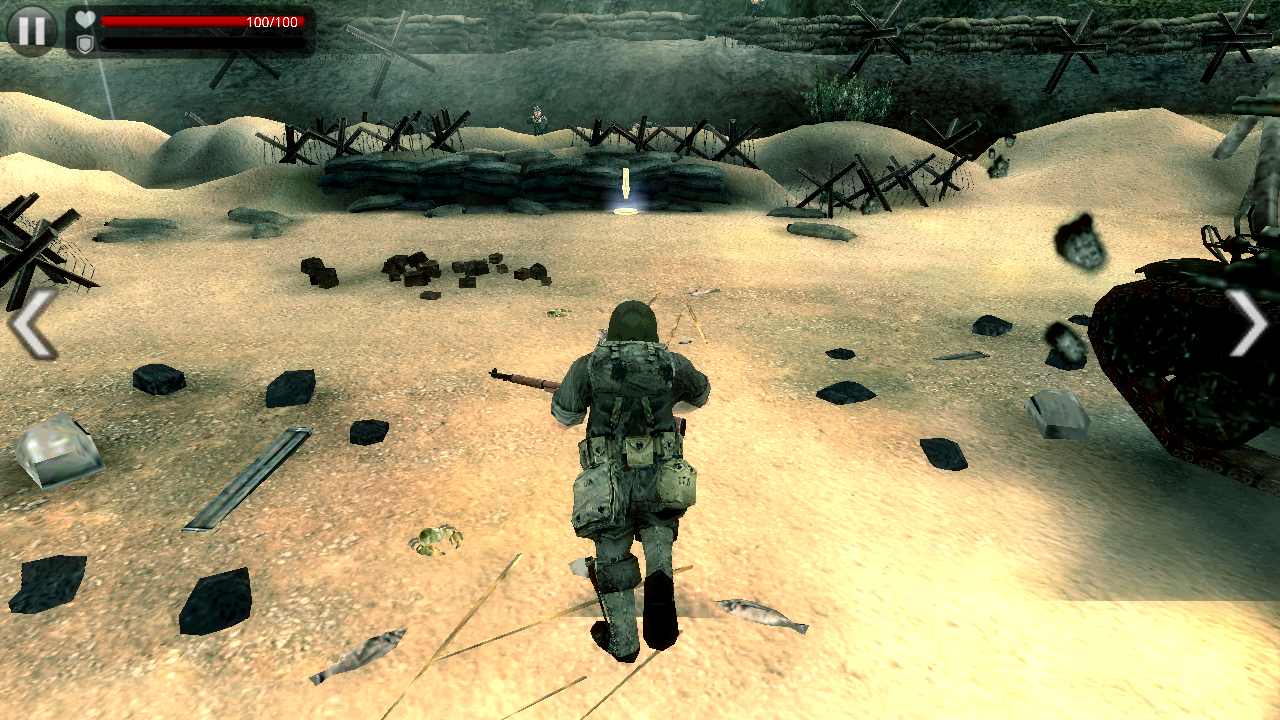Tap the right arrow to move right

coord(1248,322)
